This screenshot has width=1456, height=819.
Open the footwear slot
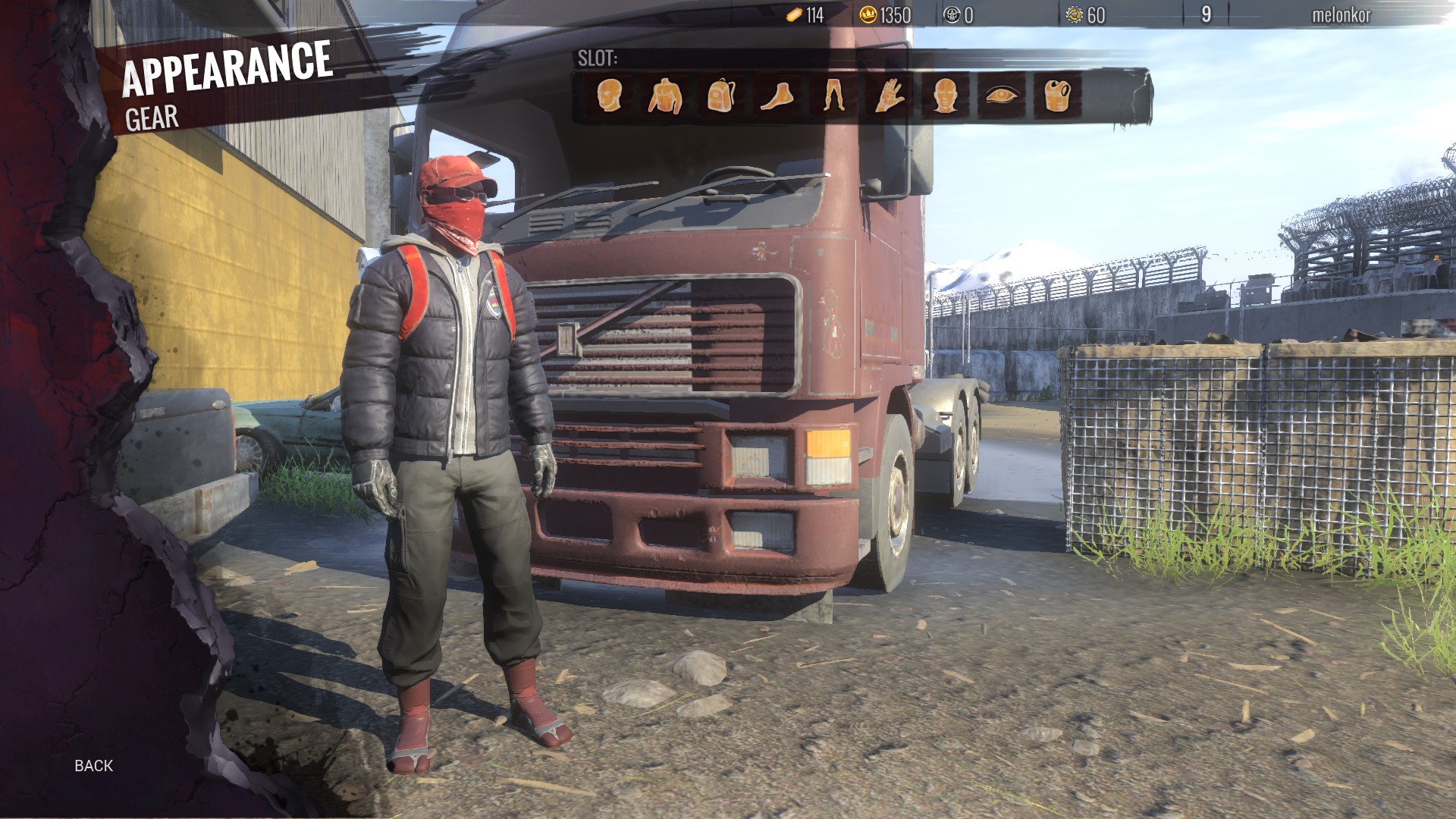778,97
